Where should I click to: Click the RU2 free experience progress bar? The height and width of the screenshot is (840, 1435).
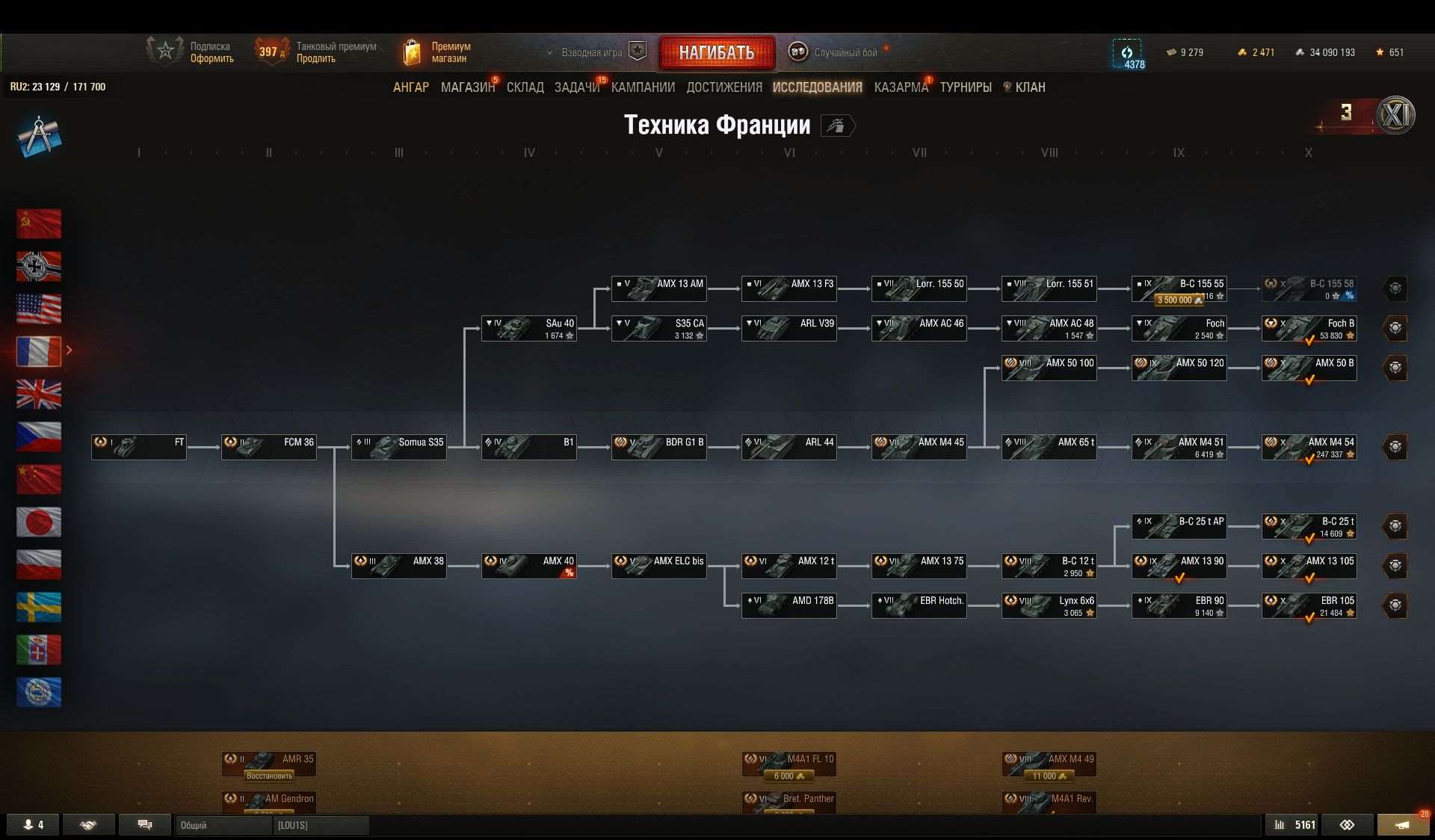click(x=58, y=86)
